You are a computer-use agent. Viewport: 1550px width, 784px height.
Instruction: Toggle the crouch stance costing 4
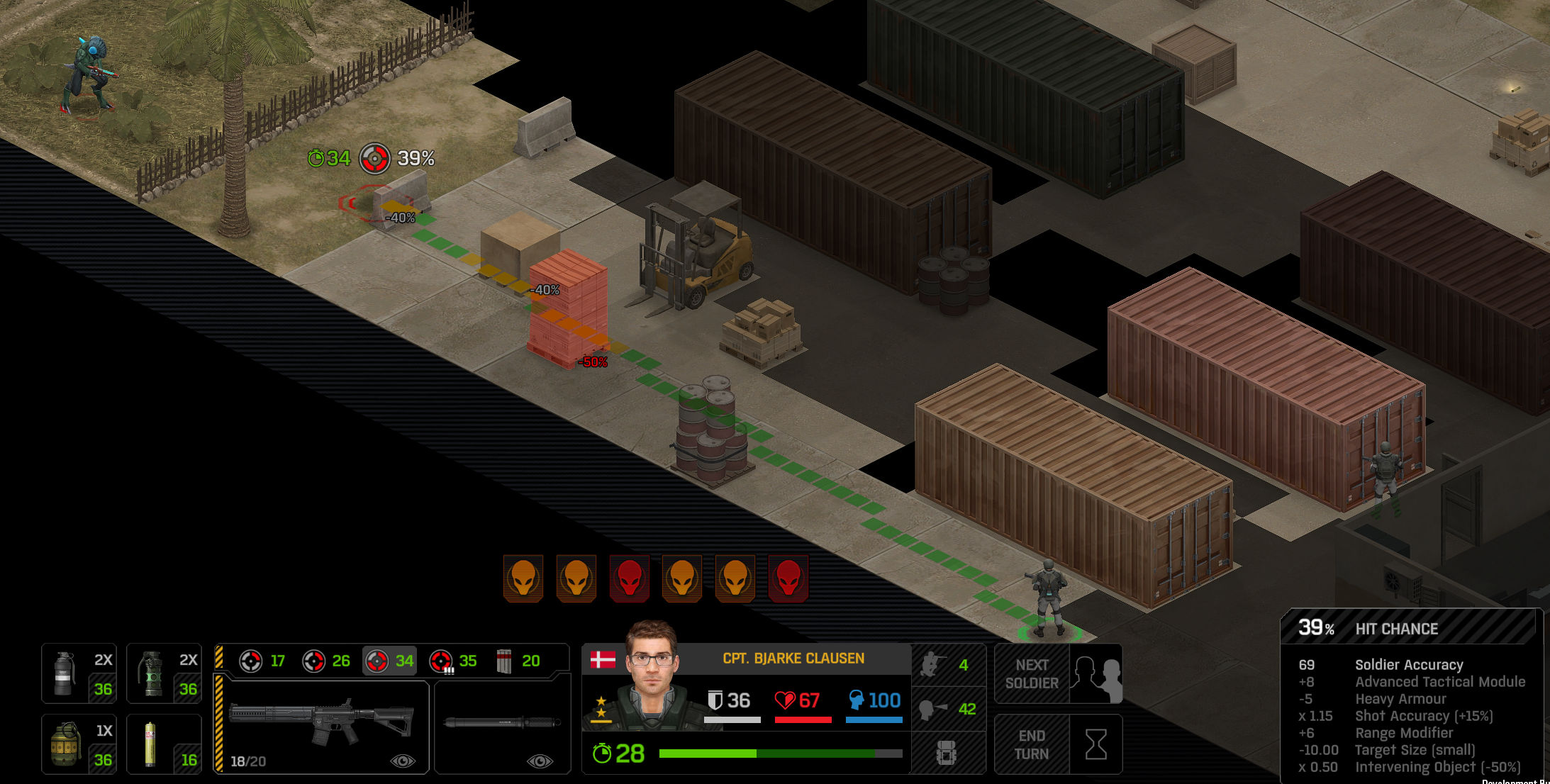click(x=947, y=665)
